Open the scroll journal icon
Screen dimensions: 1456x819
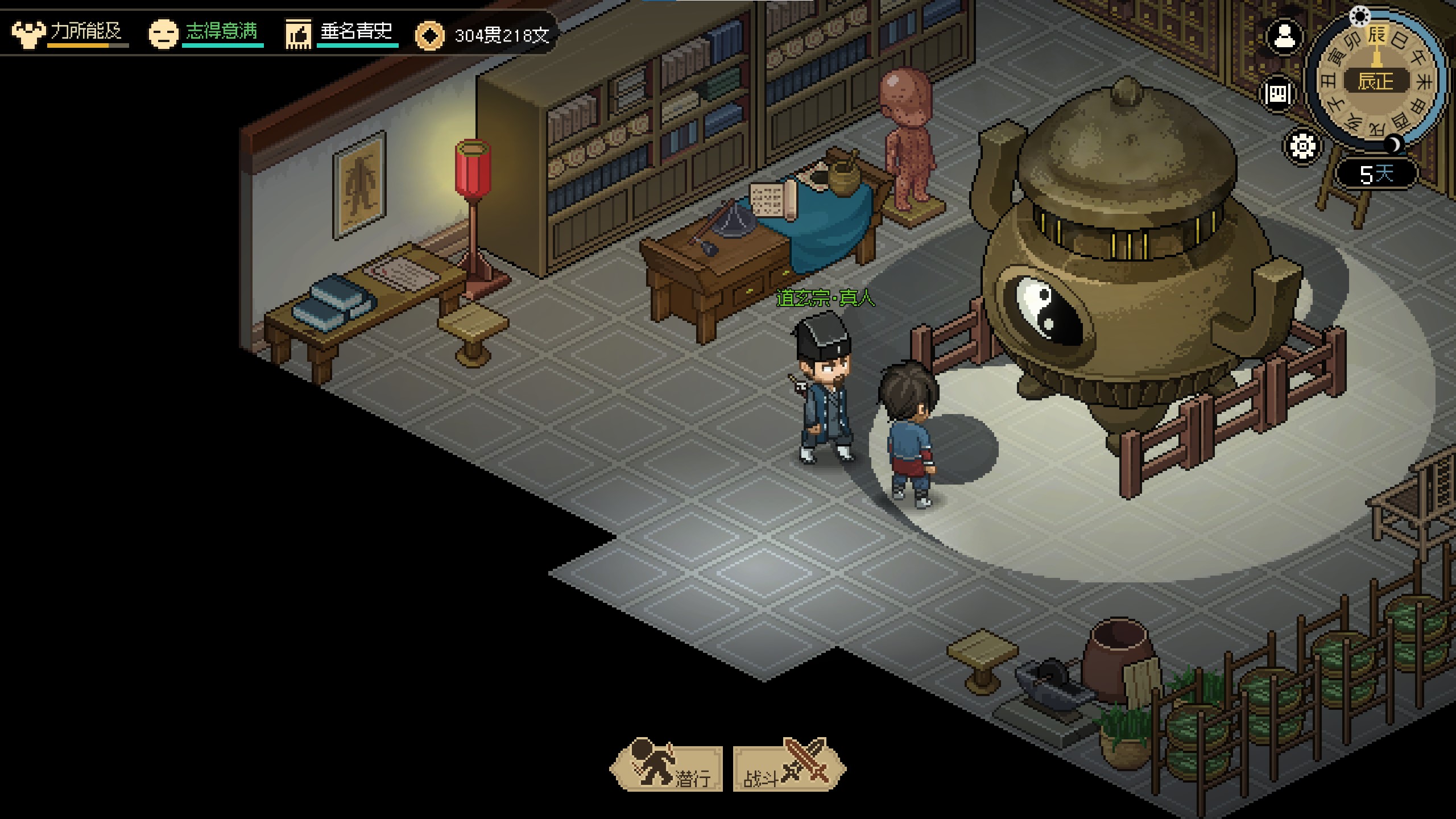(x=1277, y=94)
